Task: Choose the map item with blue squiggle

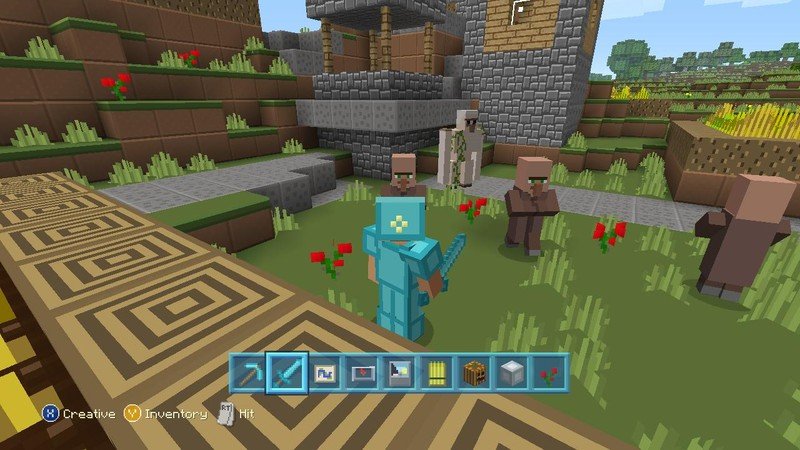Action: coord(323,374)
